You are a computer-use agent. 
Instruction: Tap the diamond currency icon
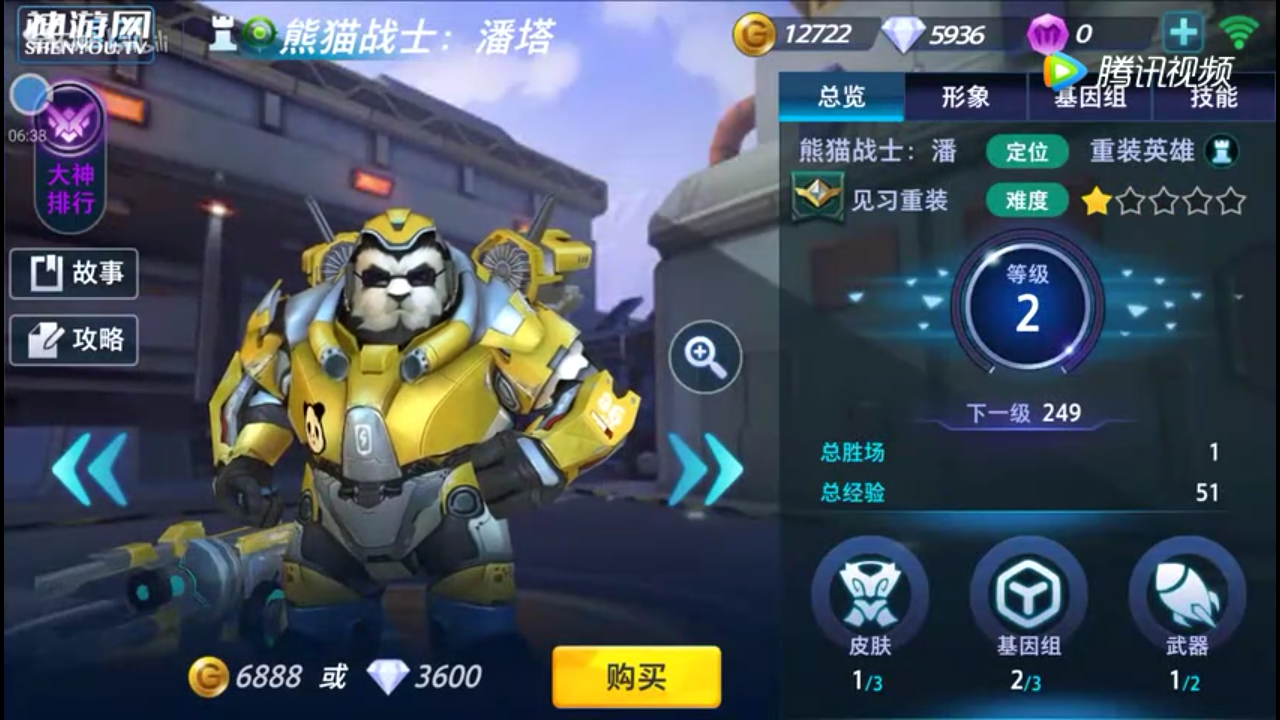[x=901, y=33]
